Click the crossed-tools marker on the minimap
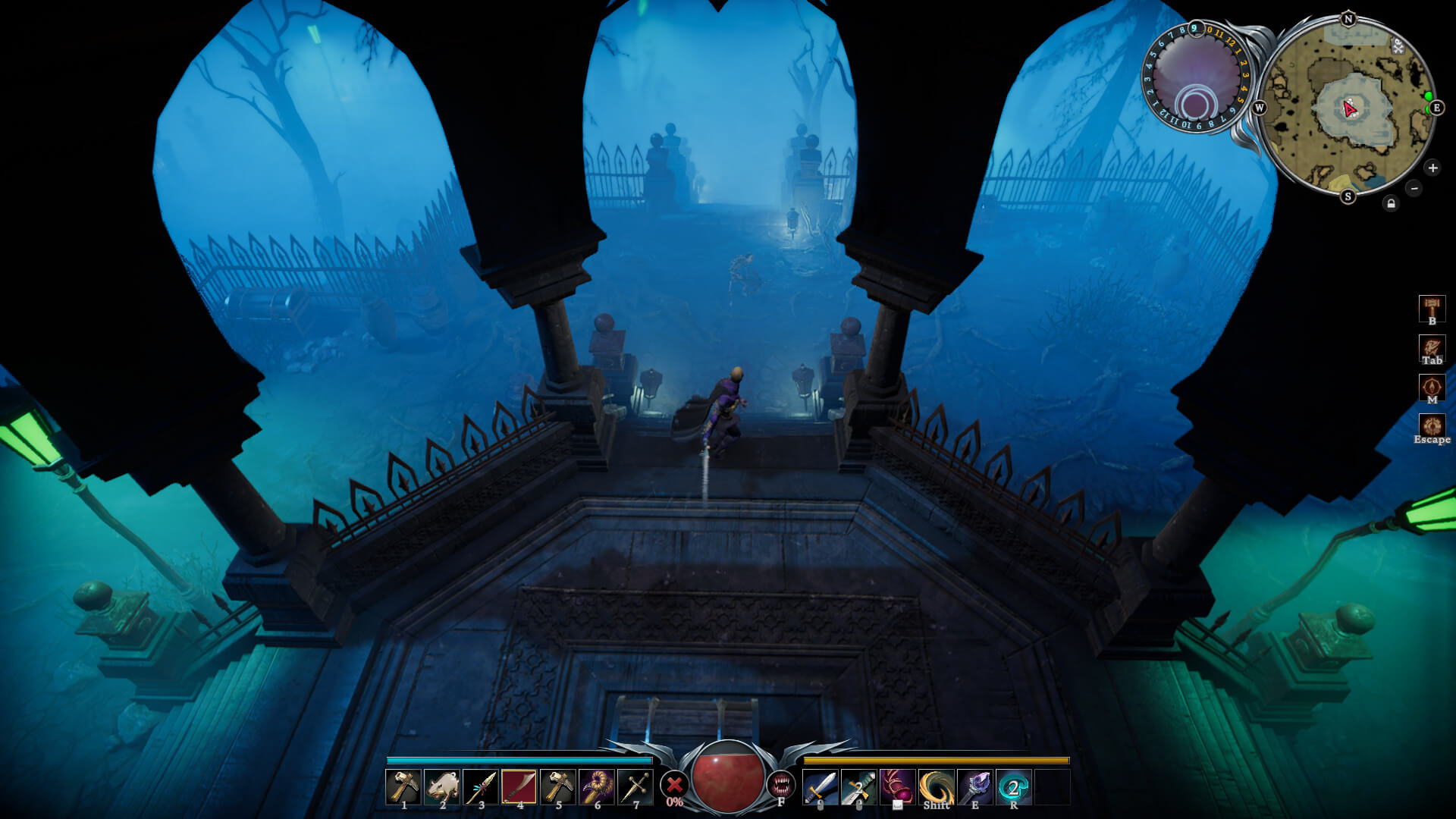Image resolution: width=1456 pixels, height=819 pixels. tap(1398, 46)
